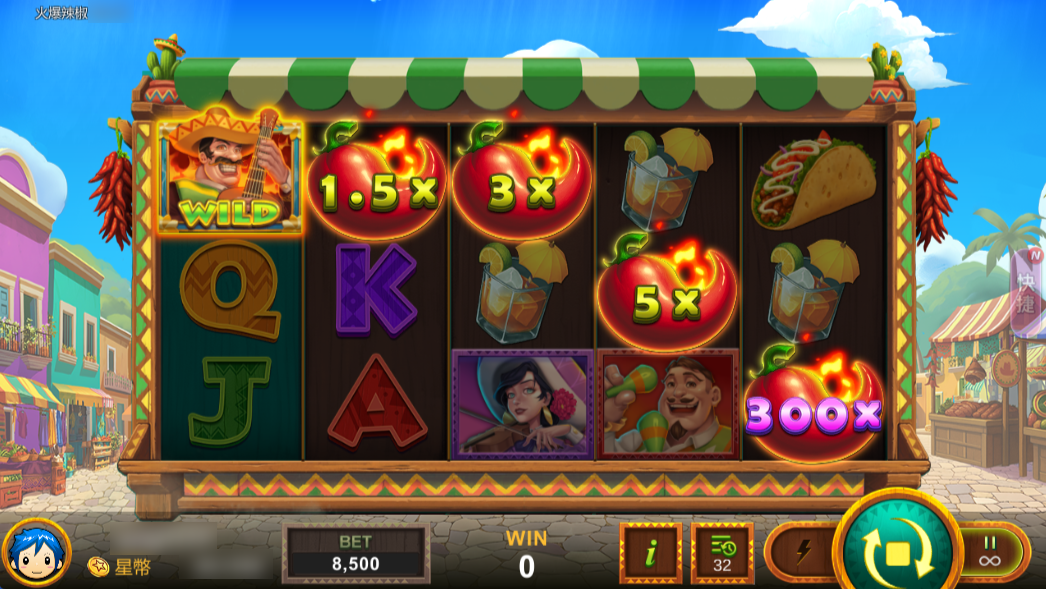Stop the spinning reels with the round button

[896, 551]
